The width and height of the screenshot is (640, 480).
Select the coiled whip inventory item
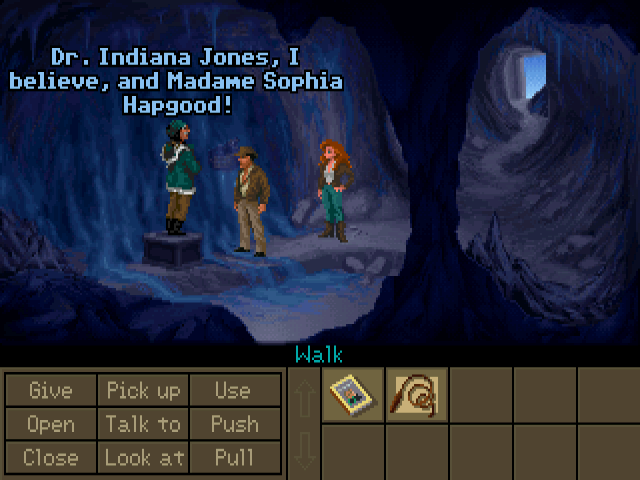[x=416, y=396]
